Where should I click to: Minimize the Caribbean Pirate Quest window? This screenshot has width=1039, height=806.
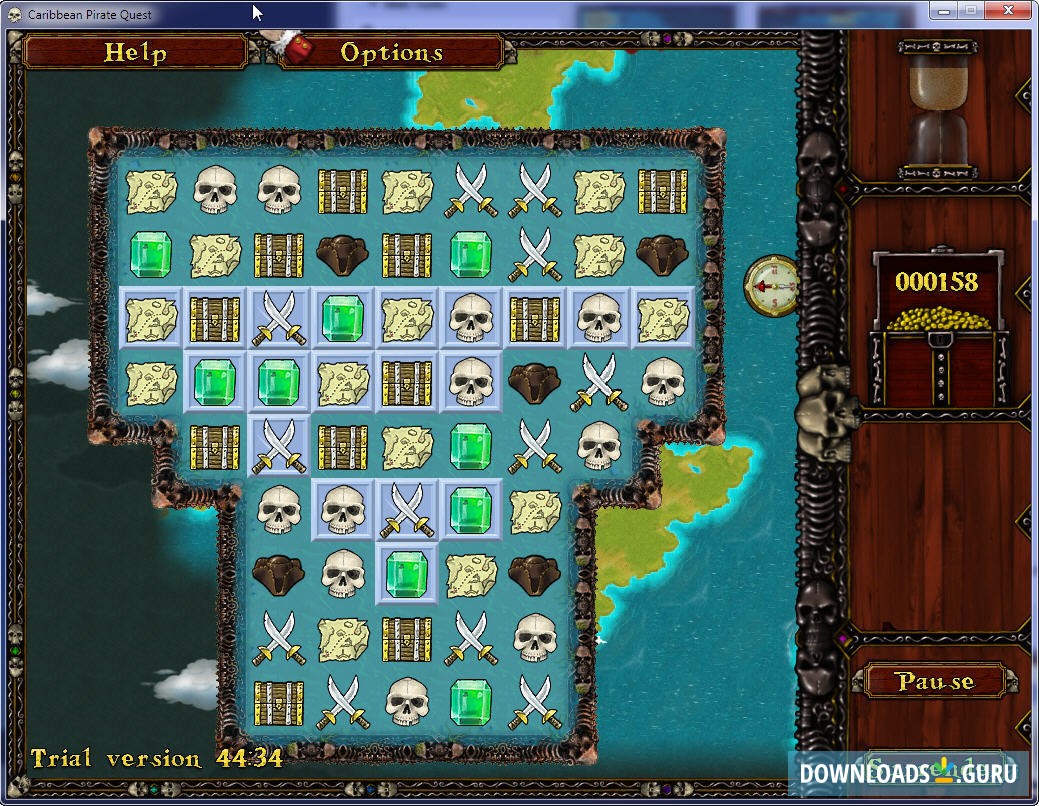[x=942, y=10]
